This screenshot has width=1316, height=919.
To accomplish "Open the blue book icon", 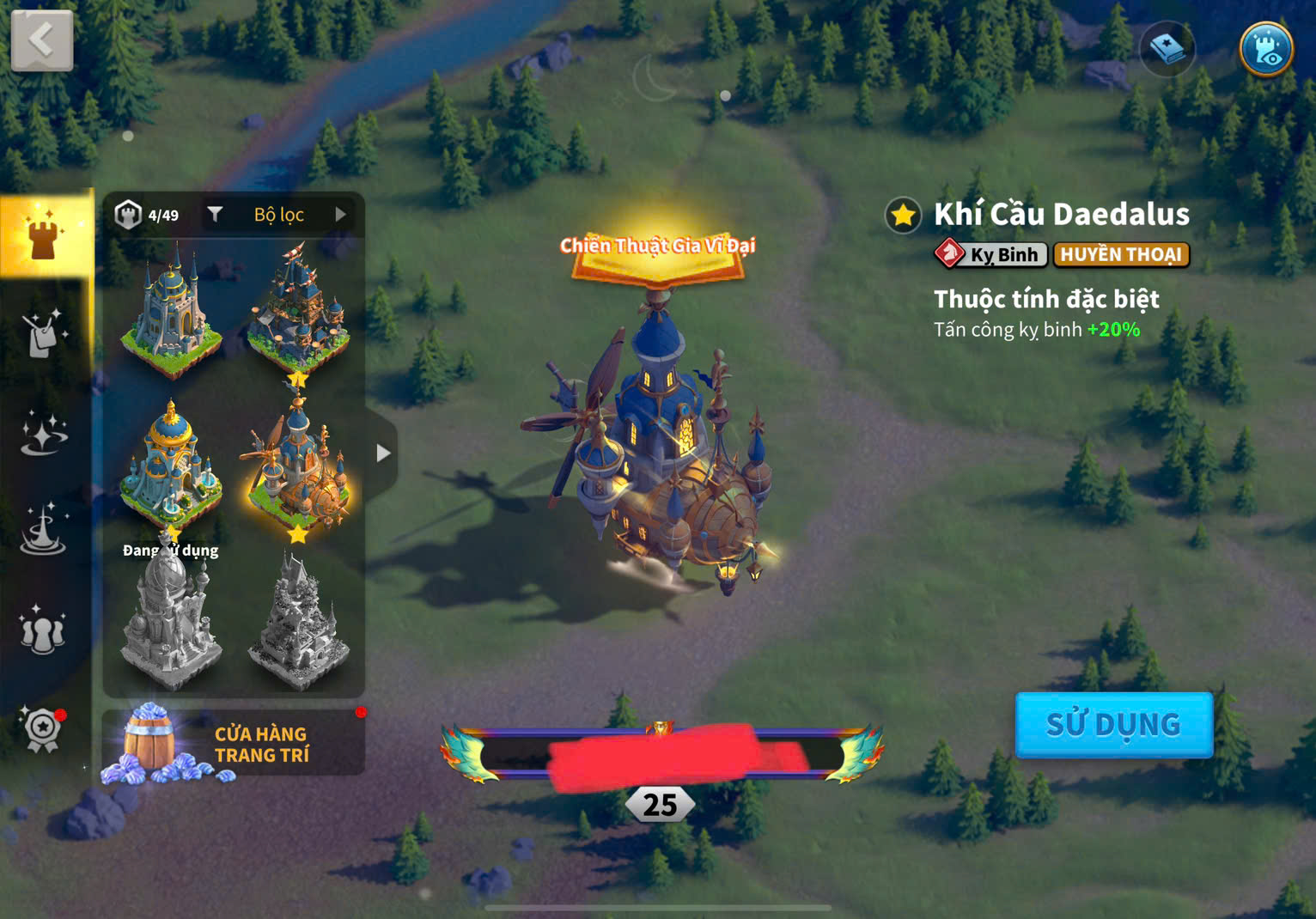I will [1167, 49].
